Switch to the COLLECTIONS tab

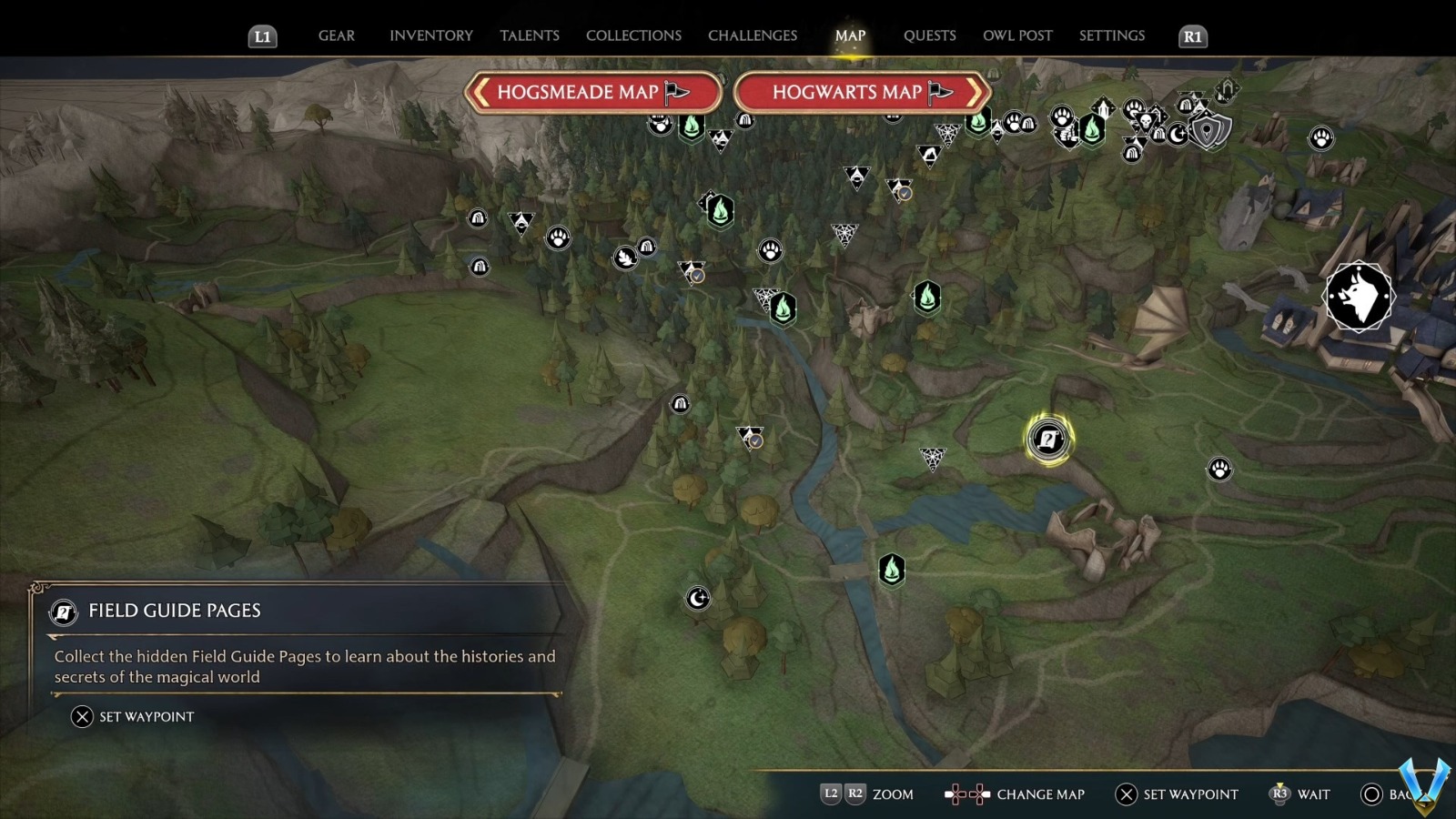click(632, 35)
